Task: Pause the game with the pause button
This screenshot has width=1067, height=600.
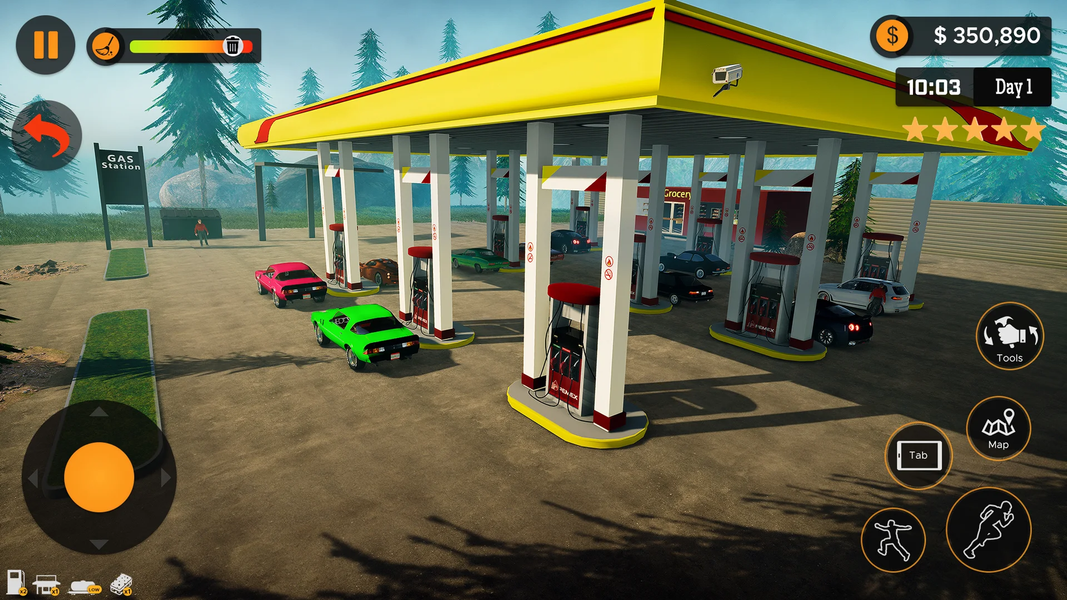Action: coord(45,45)
